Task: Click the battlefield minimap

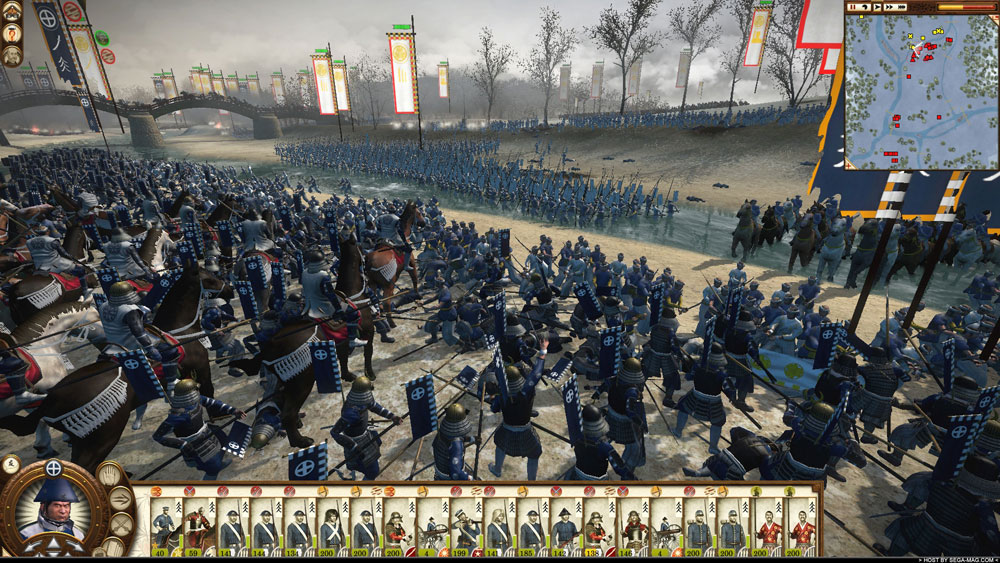Action: (920, 90)
